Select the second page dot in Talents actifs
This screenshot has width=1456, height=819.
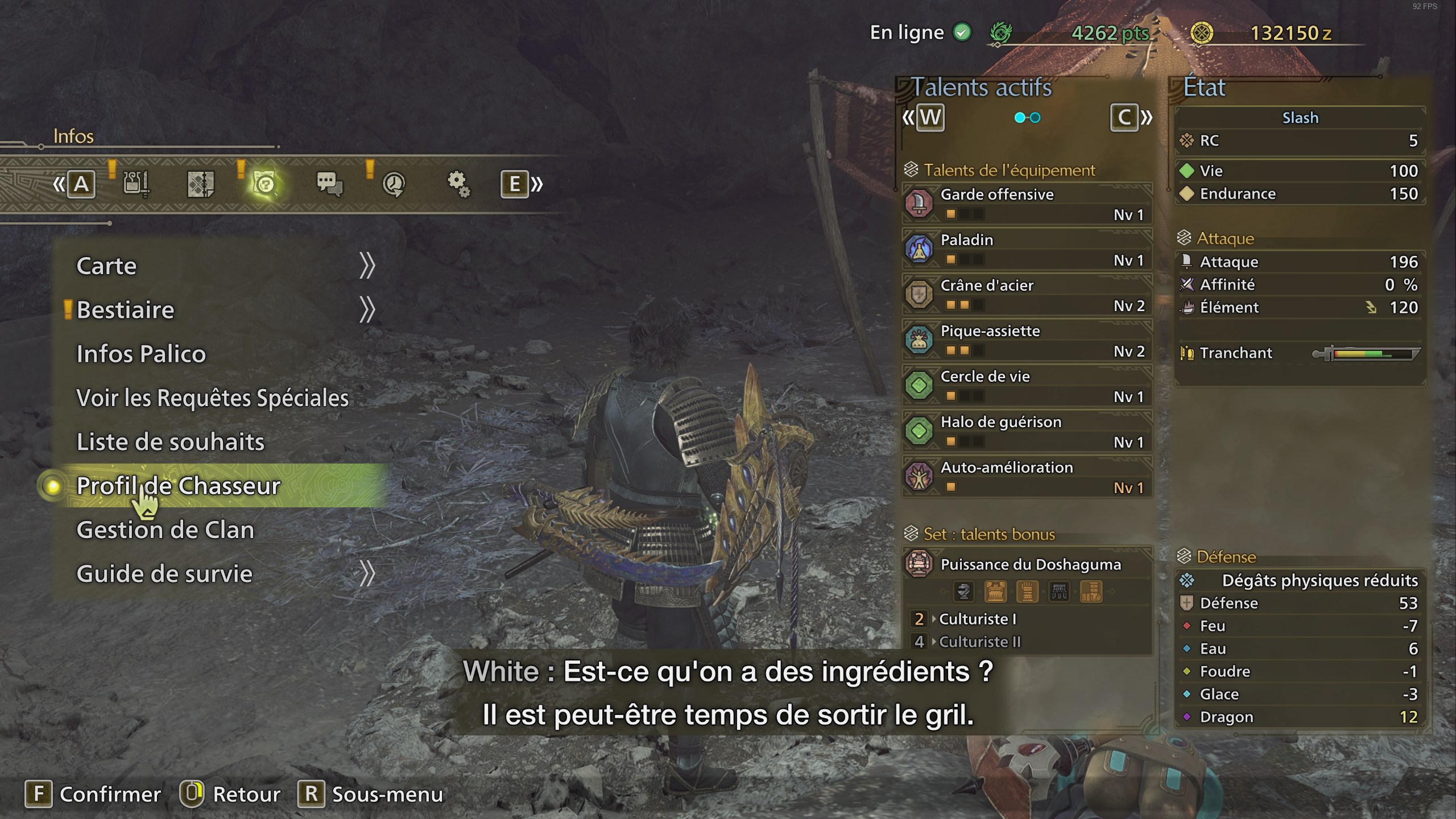click(x=1034, y=118)
